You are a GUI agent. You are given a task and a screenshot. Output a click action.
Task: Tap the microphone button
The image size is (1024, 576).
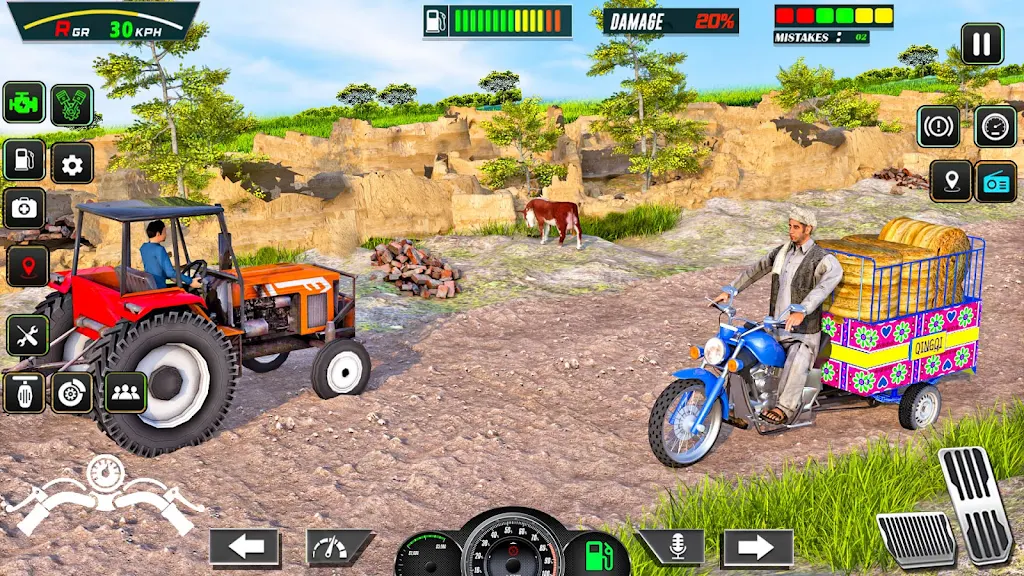[x=673, y=546]
